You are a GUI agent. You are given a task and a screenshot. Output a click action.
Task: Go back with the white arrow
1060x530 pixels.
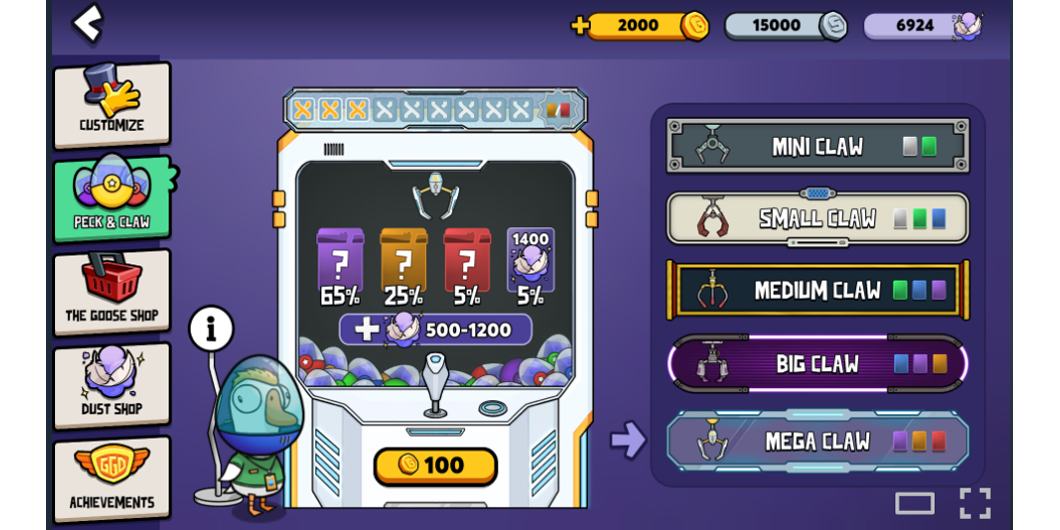[88, 23]
